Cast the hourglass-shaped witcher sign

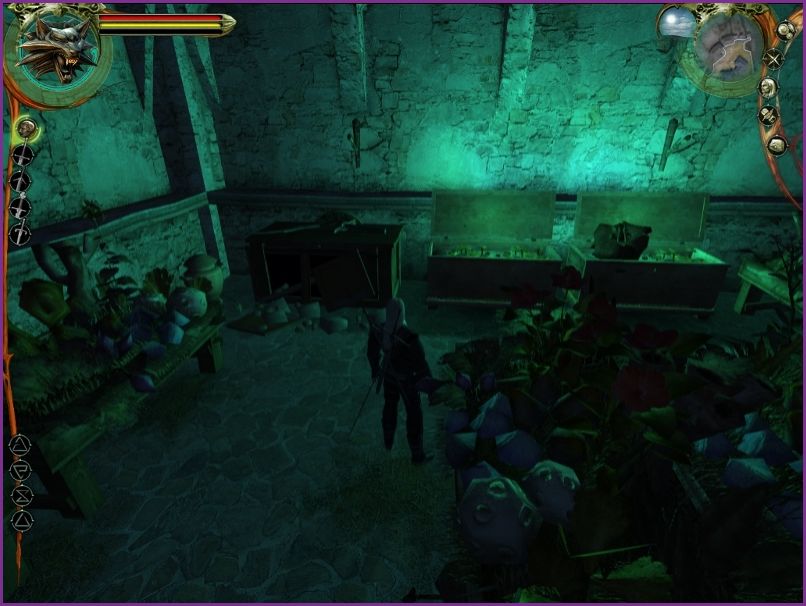click(x=22, y=495)
